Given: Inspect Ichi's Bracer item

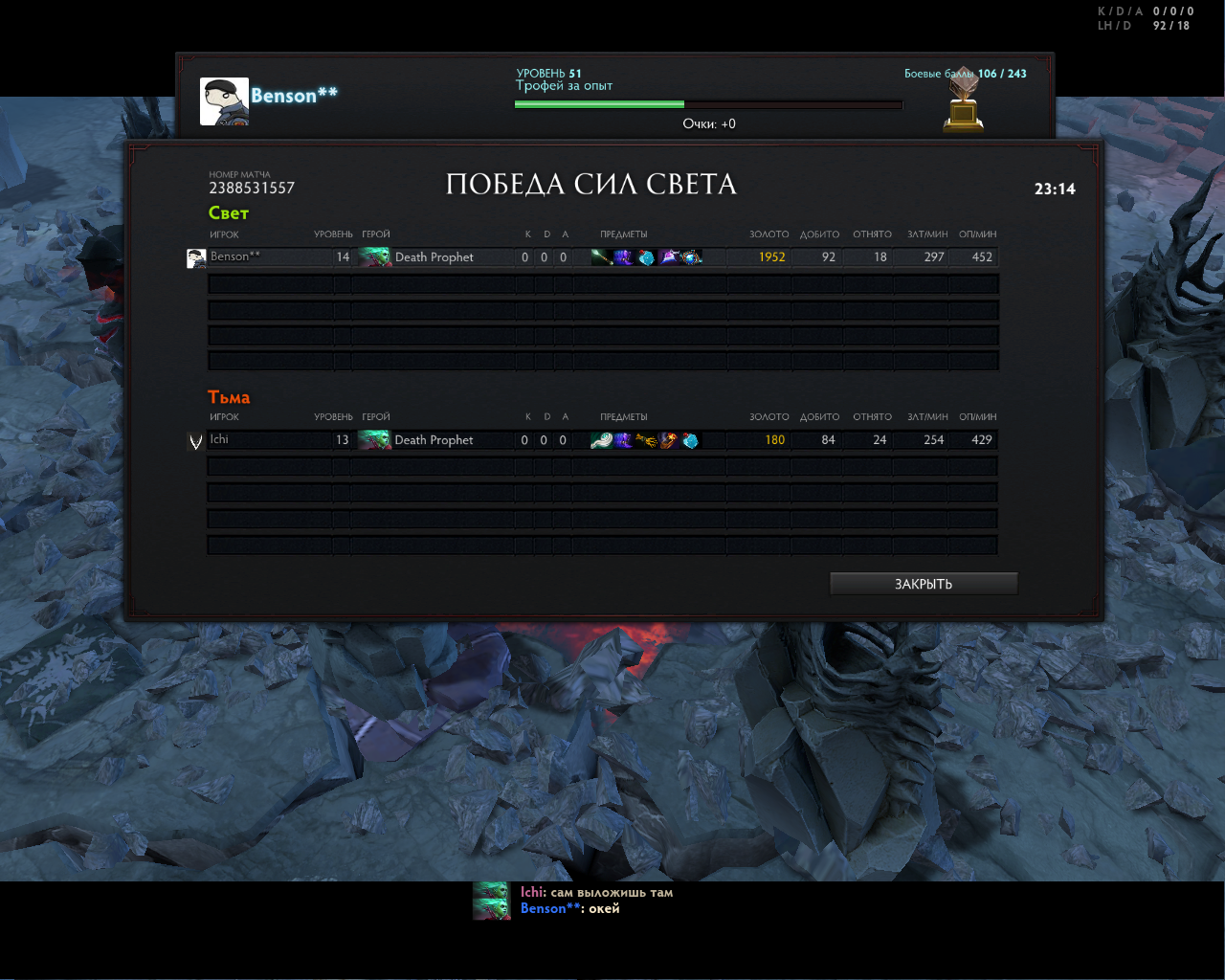Looking at the screenshot, I should [668, 440].
